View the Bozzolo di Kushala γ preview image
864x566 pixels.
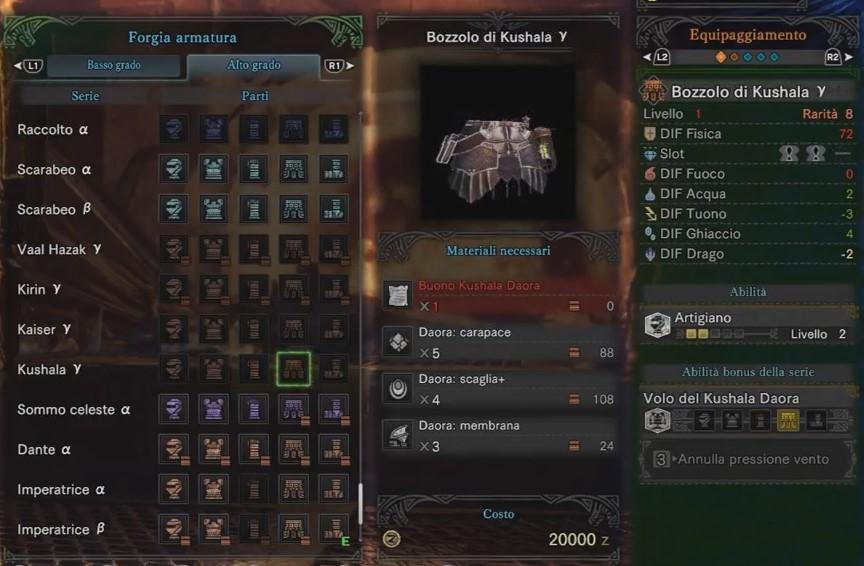(x=498, y=143)
